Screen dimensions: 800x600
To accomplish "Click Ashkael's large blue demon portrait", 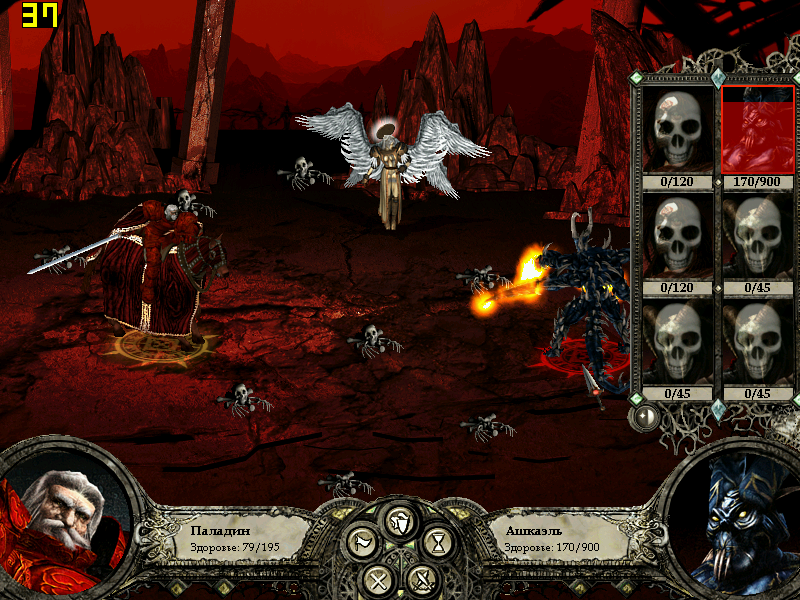I will tap(733, 522).
